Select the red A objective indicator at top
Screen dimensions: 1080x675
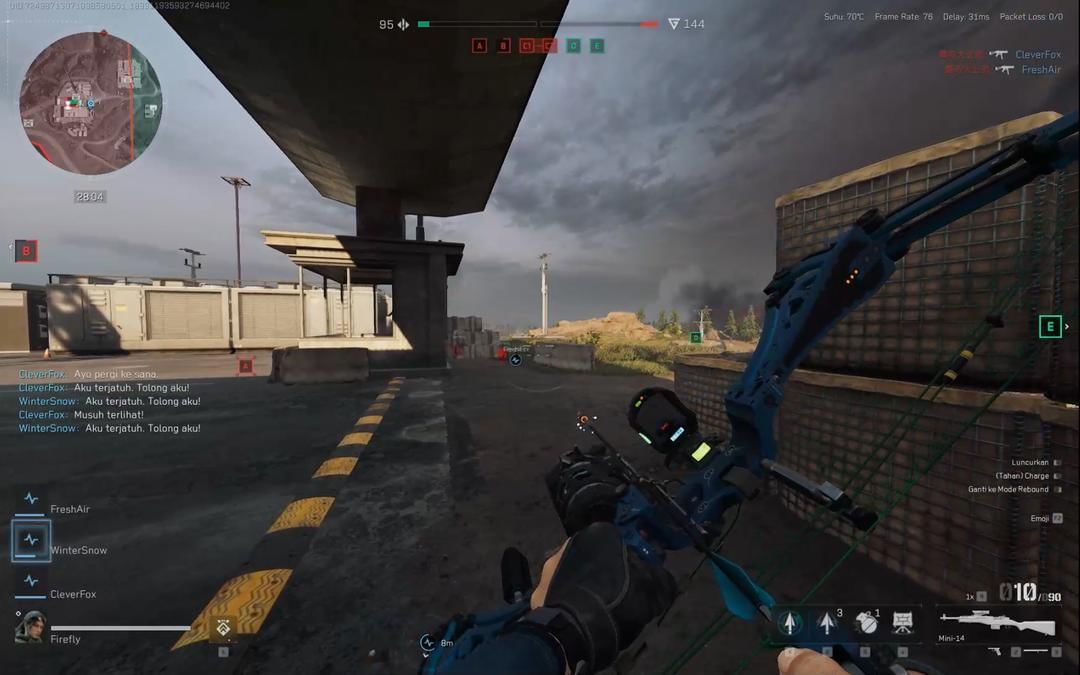click(479, 46)
